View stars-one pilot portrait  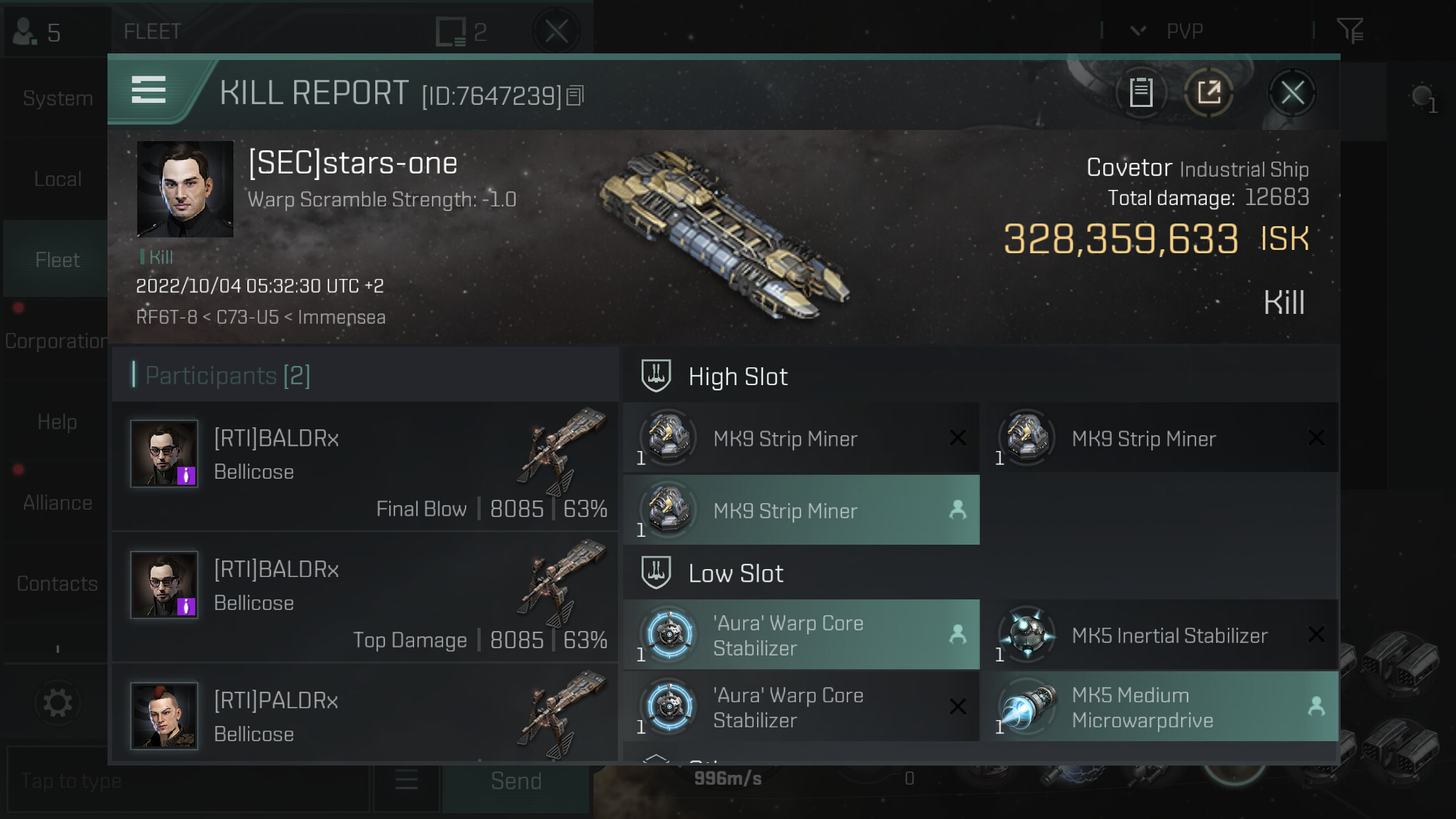point(185,189)
